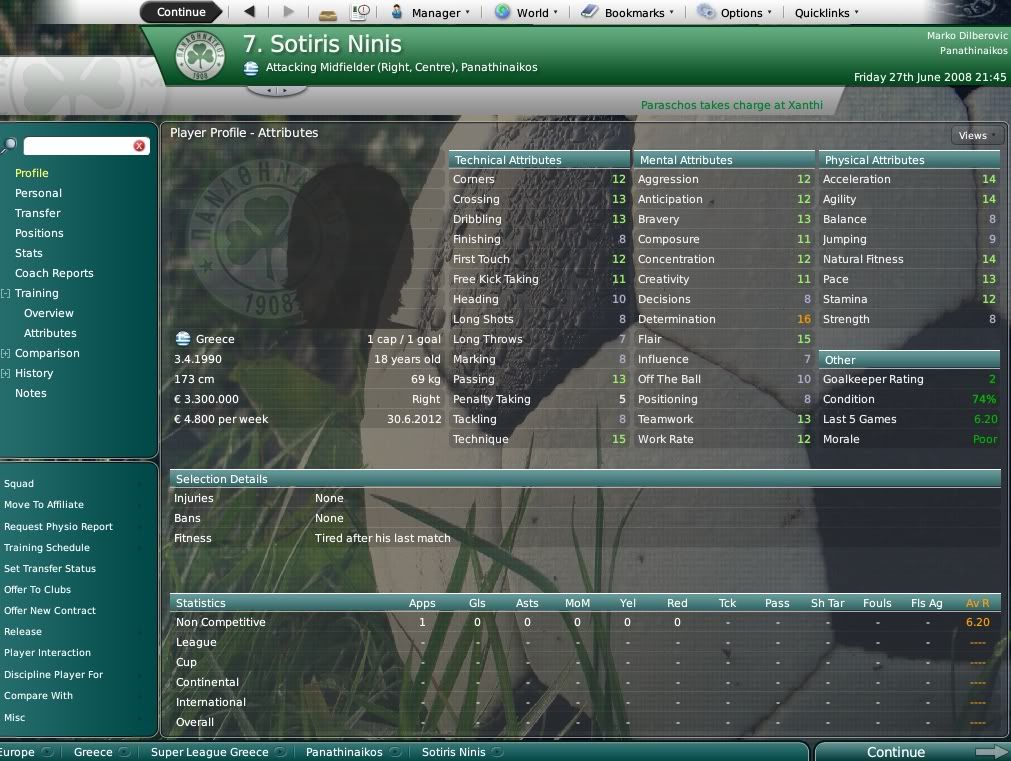Open the Positions page

pyautogui.click(x=39, y=233)
